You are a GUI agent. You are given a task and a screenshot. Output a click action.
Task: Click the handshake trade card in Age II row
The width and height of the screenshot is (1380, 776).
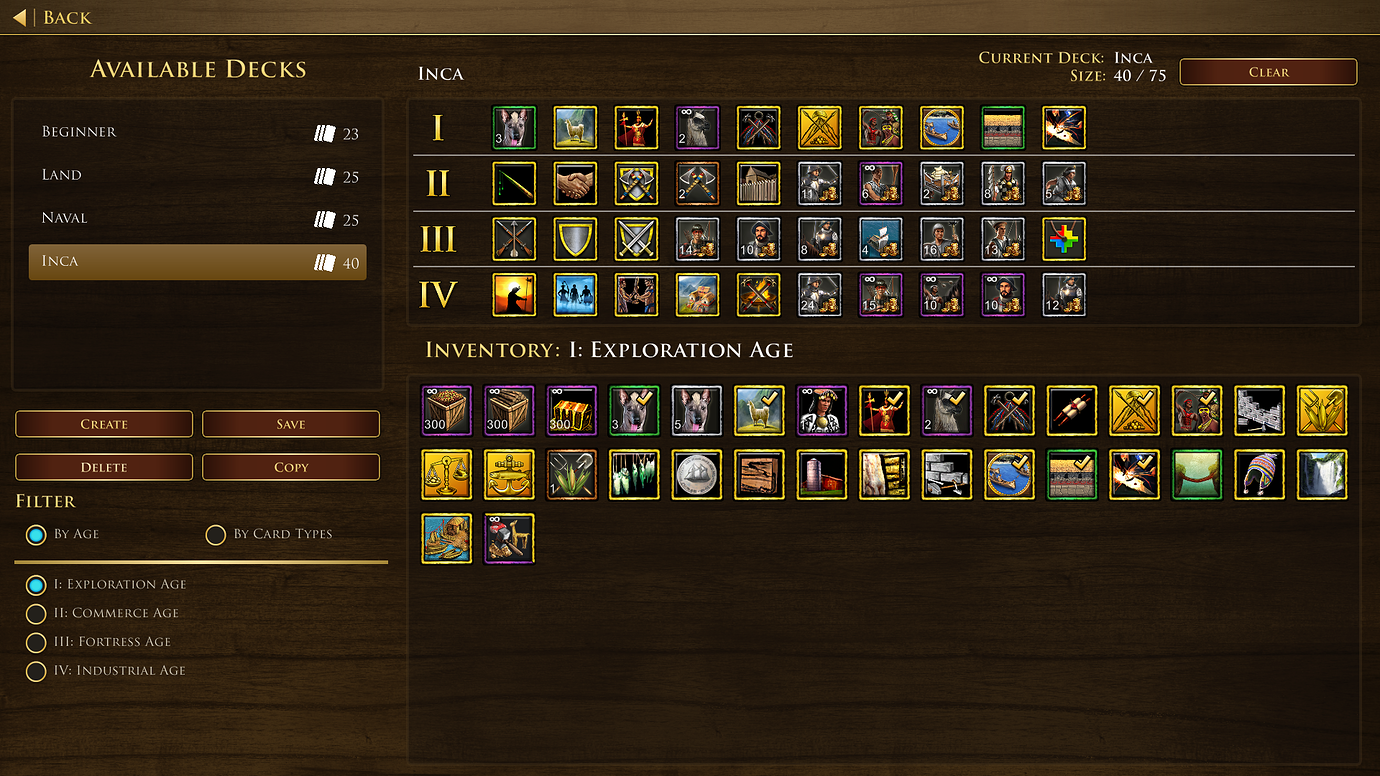tap(576, 183)
